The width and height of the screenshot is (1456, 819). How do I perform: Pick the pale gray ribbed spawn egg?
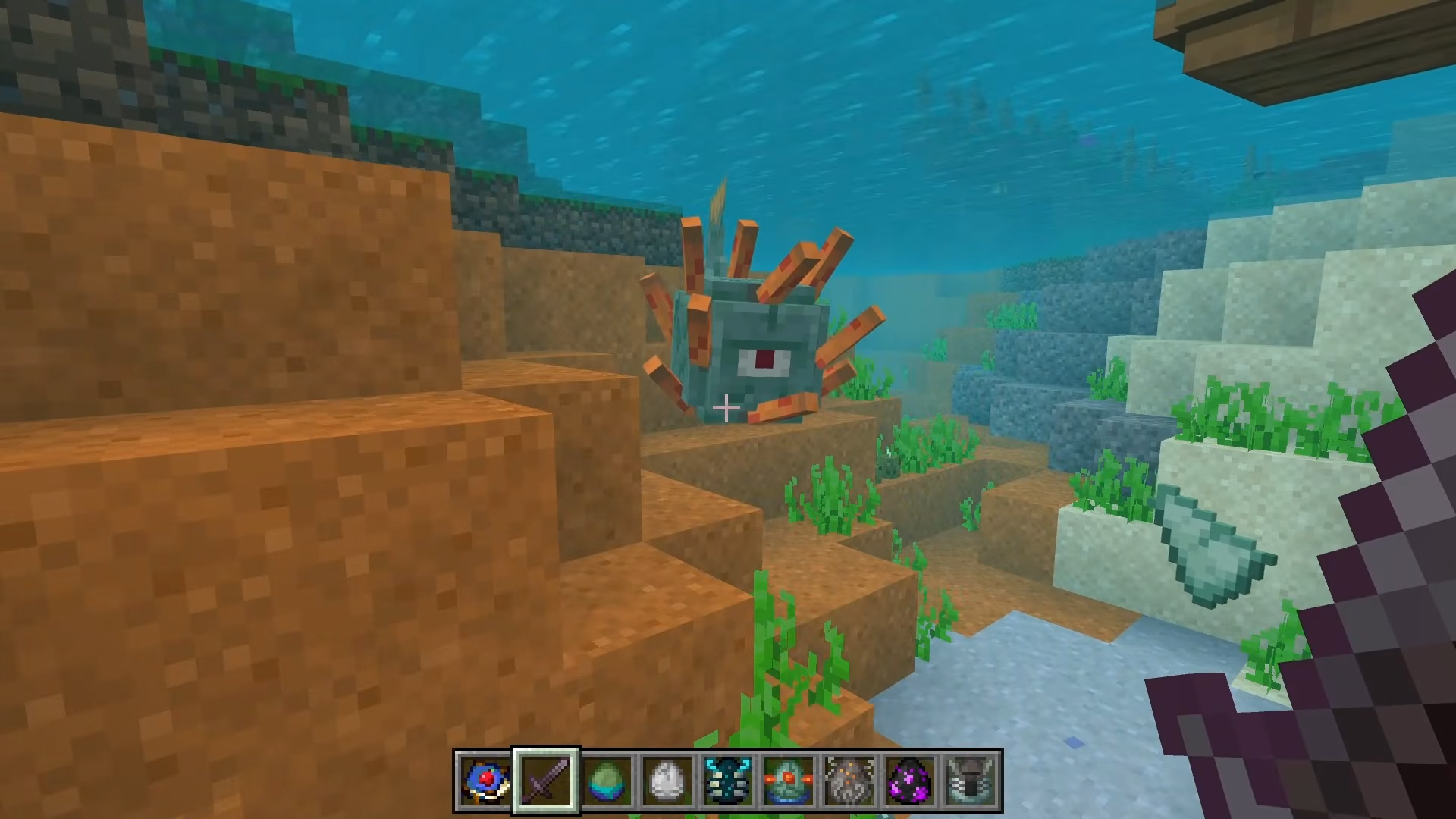(x=971, y=780)
